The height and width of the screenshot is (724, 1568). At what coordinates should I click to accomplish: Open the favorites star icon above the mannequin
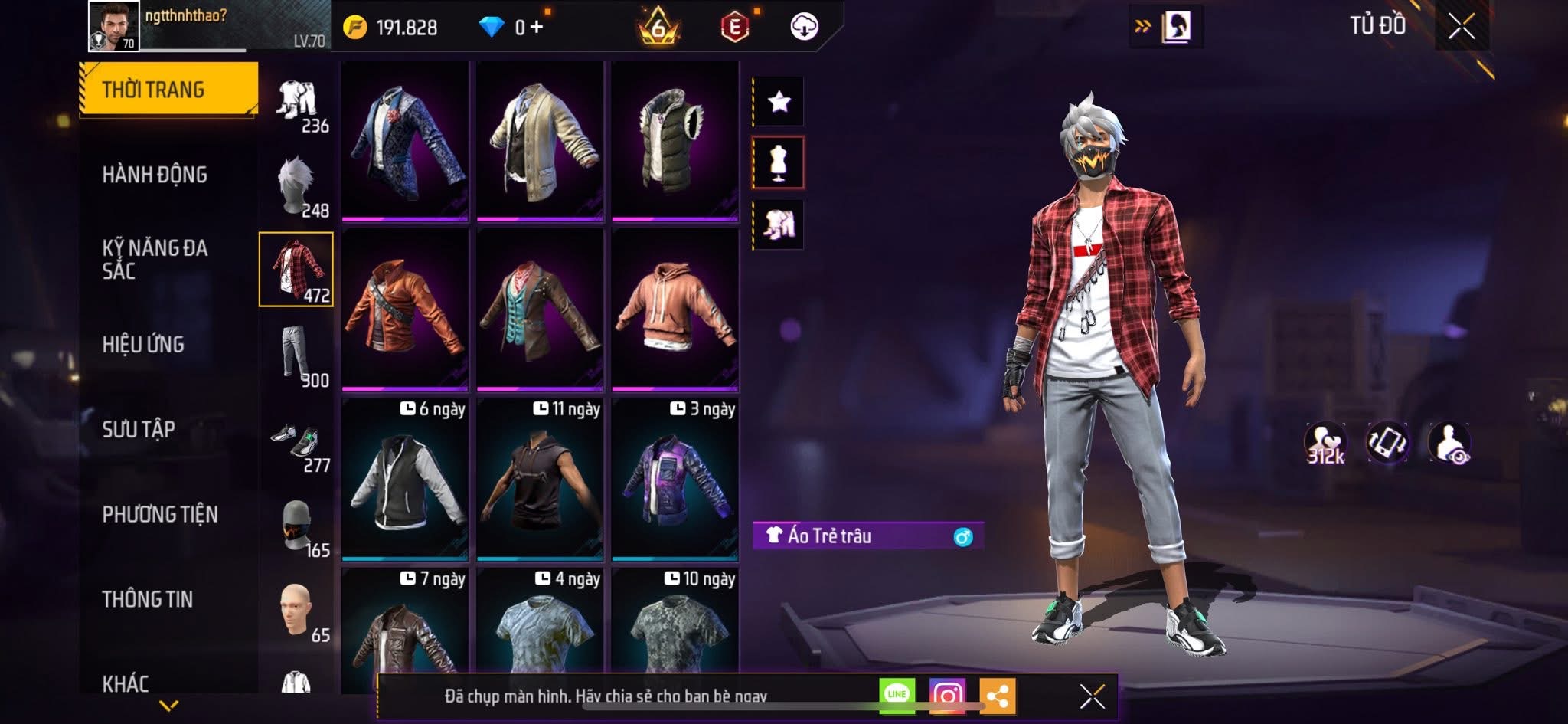tap(779, 101)
